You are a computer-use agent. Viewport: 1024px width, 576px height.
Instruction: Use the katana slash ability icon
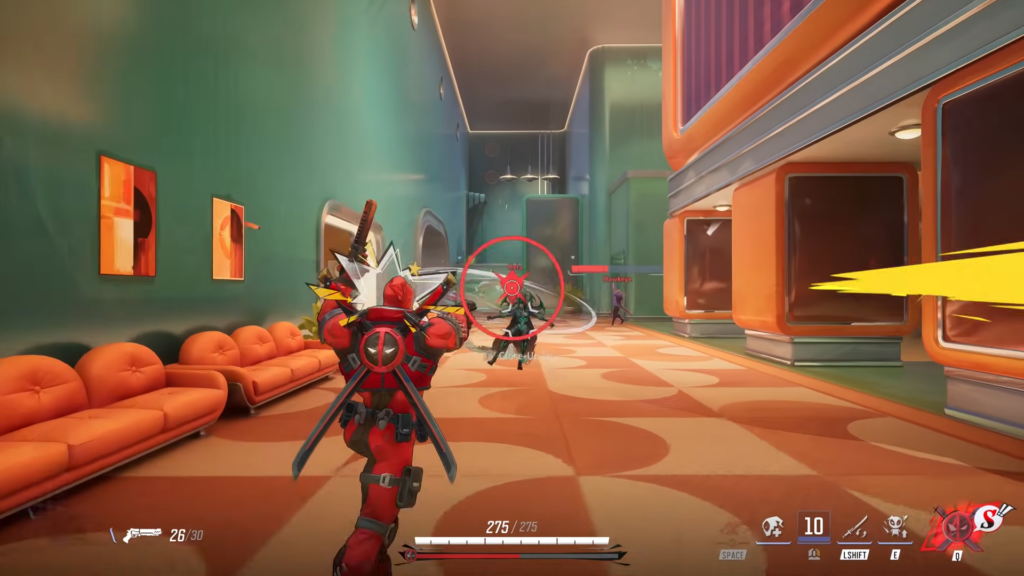[855, 527]
